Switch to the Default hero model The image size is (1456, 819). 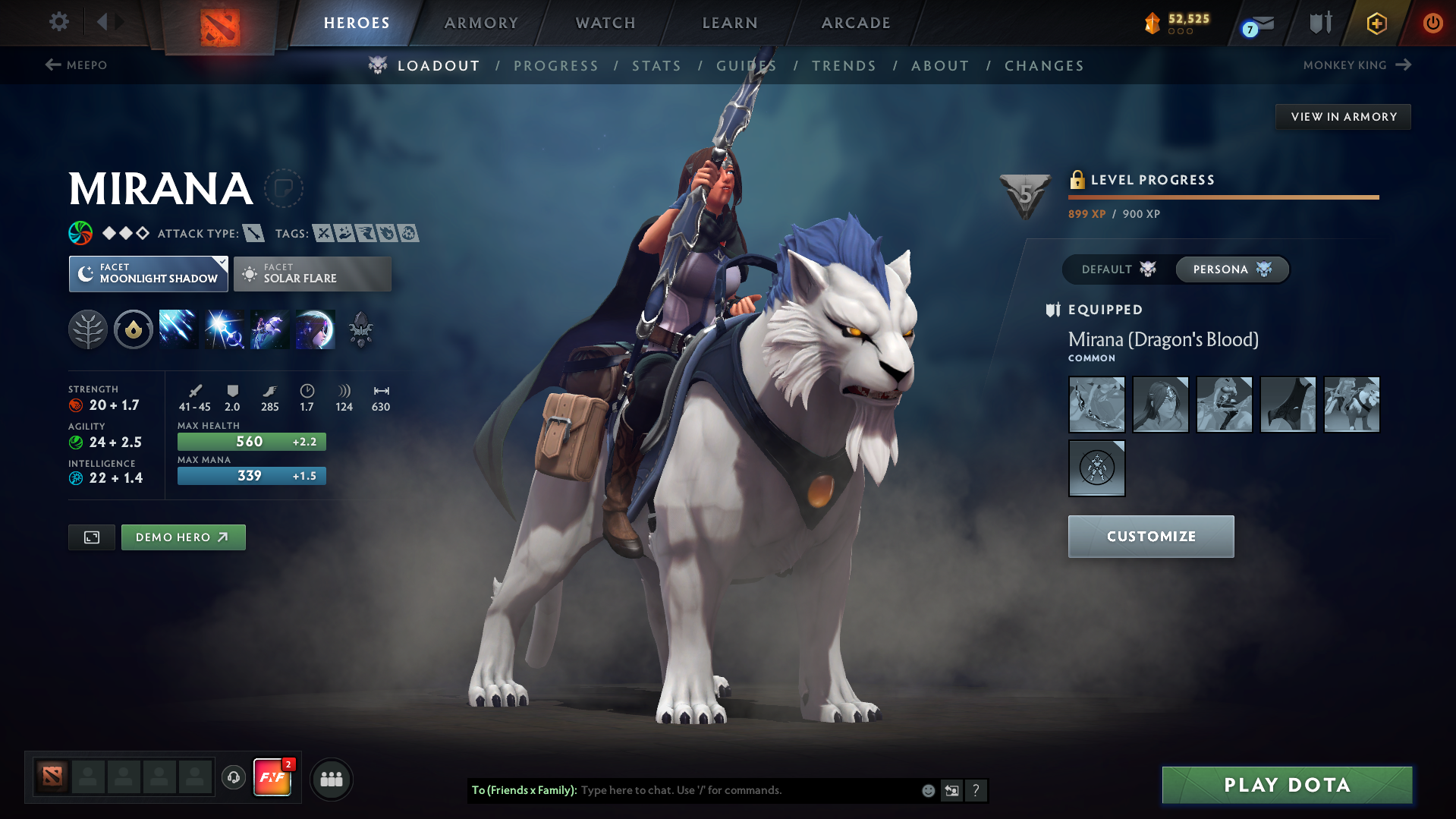pos(1118,269)
